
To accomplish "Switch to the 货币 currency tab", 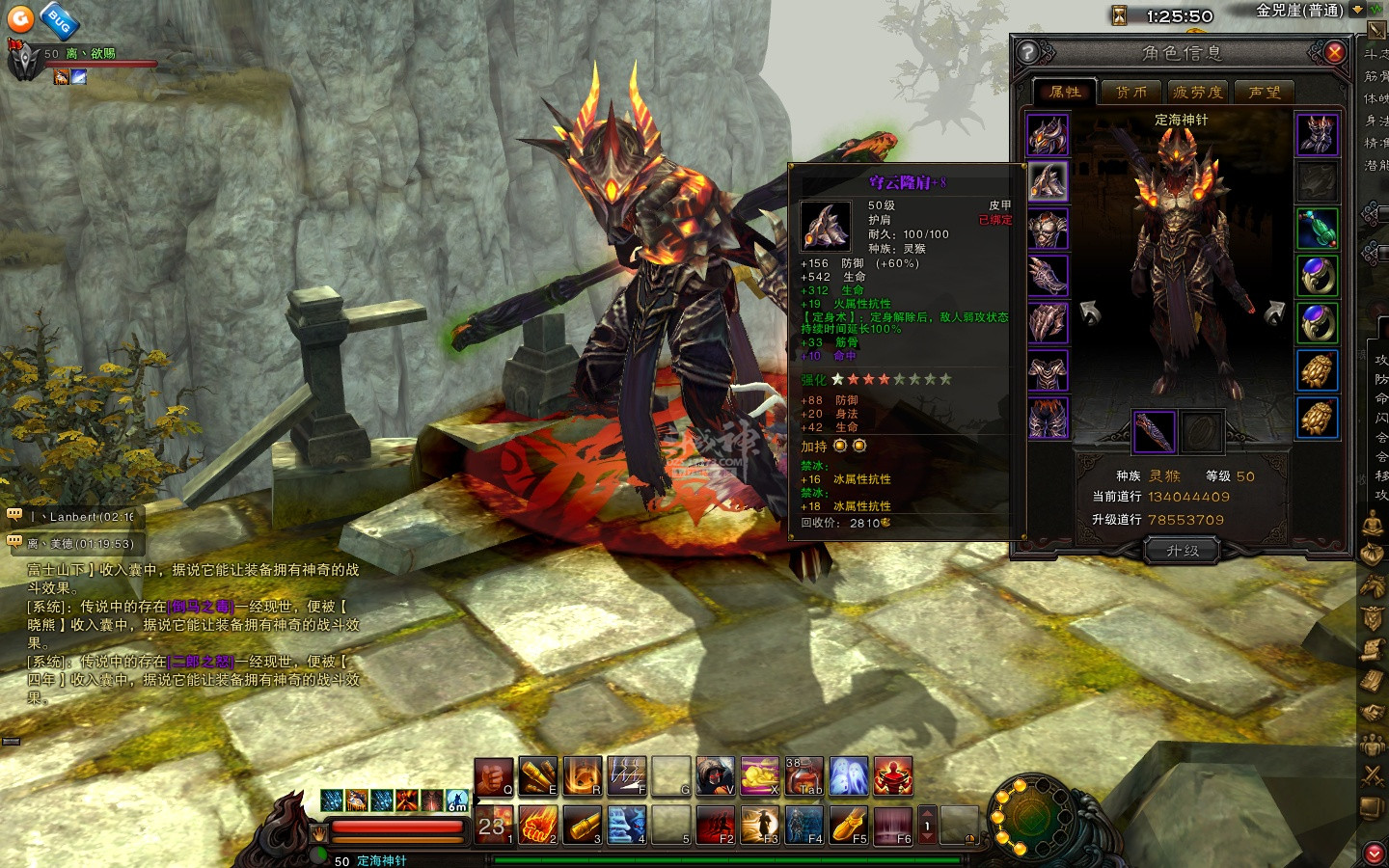I will (1130, 92).
